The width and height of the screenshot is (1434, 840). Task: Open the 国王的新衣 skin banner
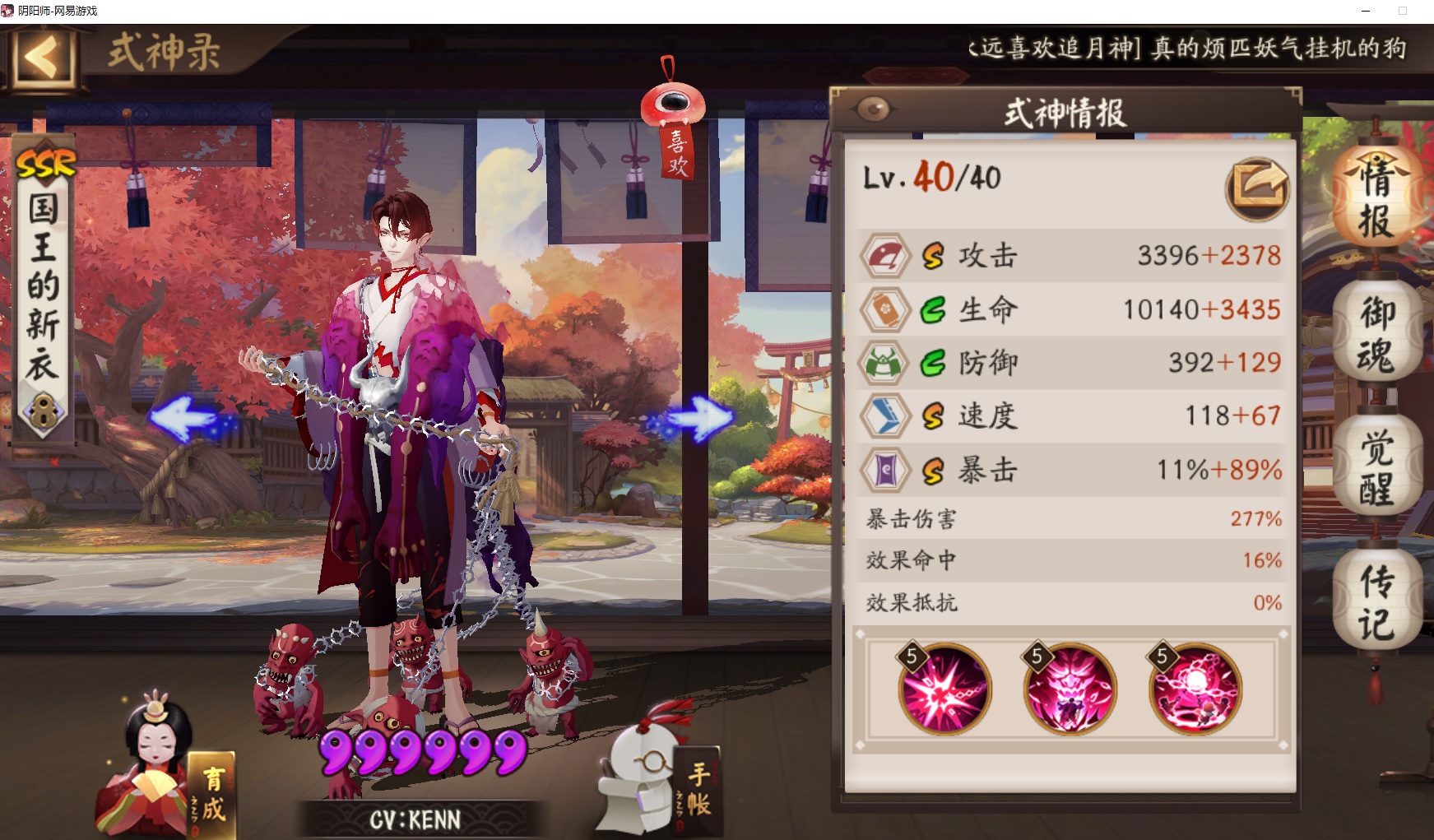click(44, 288)
